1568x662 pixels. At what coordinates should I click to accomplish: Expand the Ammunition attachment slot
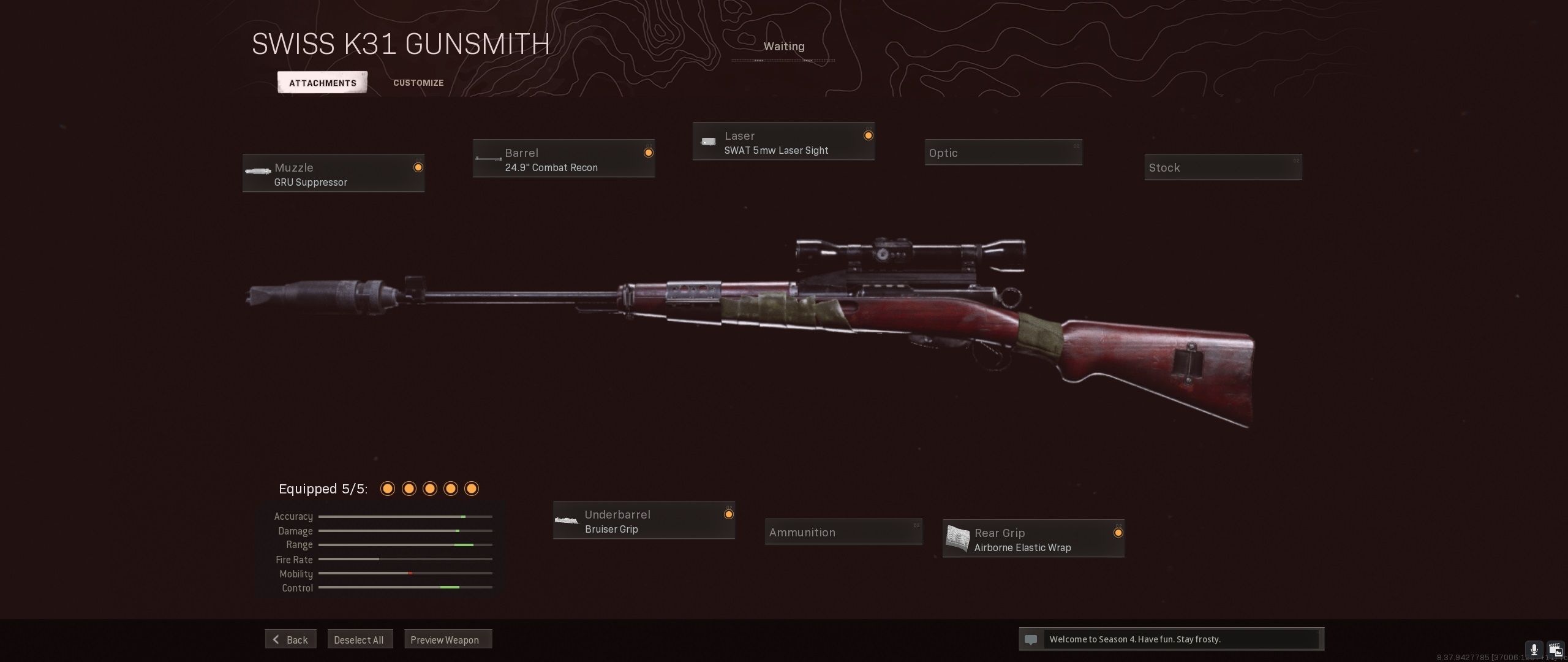[x=843, y=532]
